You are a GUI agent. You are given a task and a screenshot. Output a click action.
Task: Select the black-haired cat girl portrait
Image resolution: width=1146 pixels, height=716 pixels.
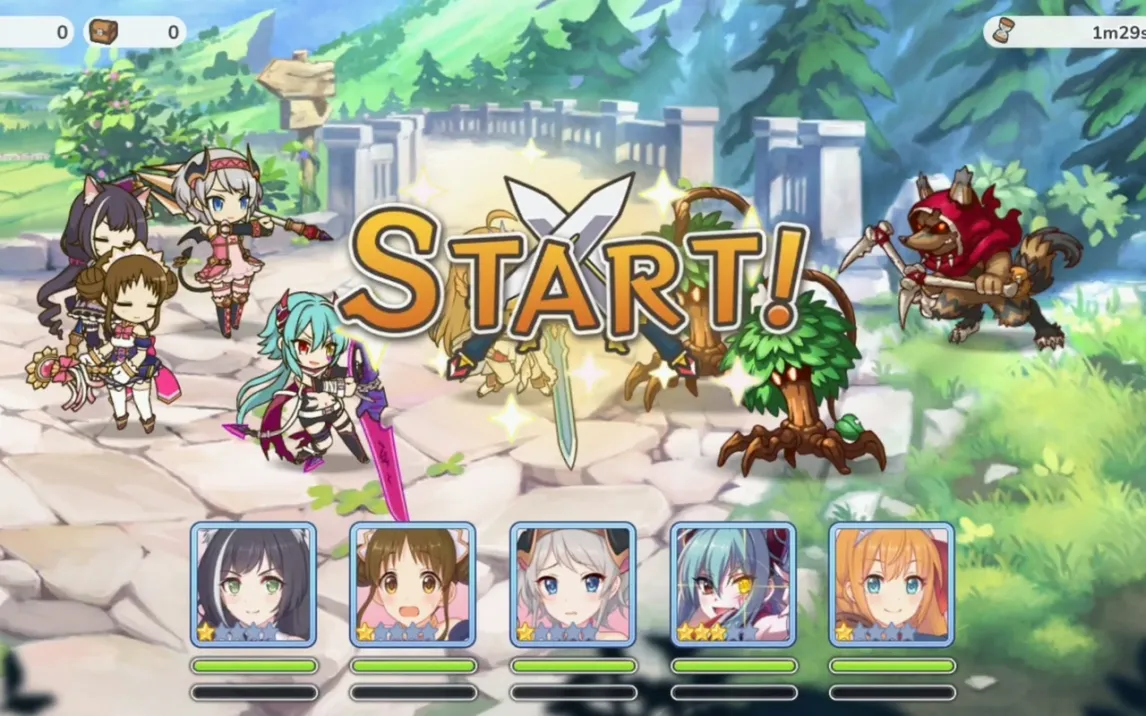point(253,585)
